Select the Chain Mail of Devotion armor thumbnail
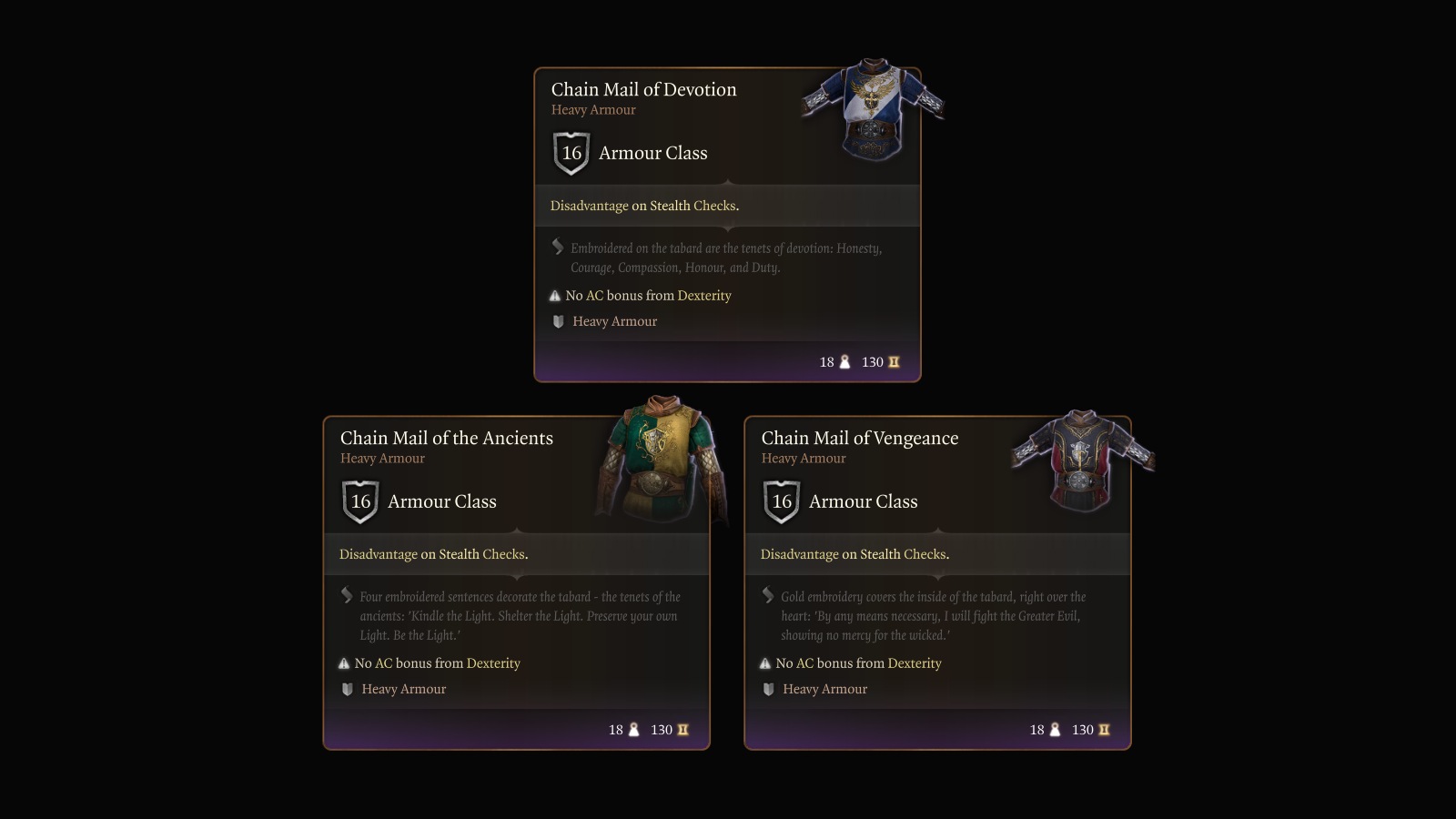This screenshot has height=819, width=1456. pyautogui.click(x=874, y=105)
